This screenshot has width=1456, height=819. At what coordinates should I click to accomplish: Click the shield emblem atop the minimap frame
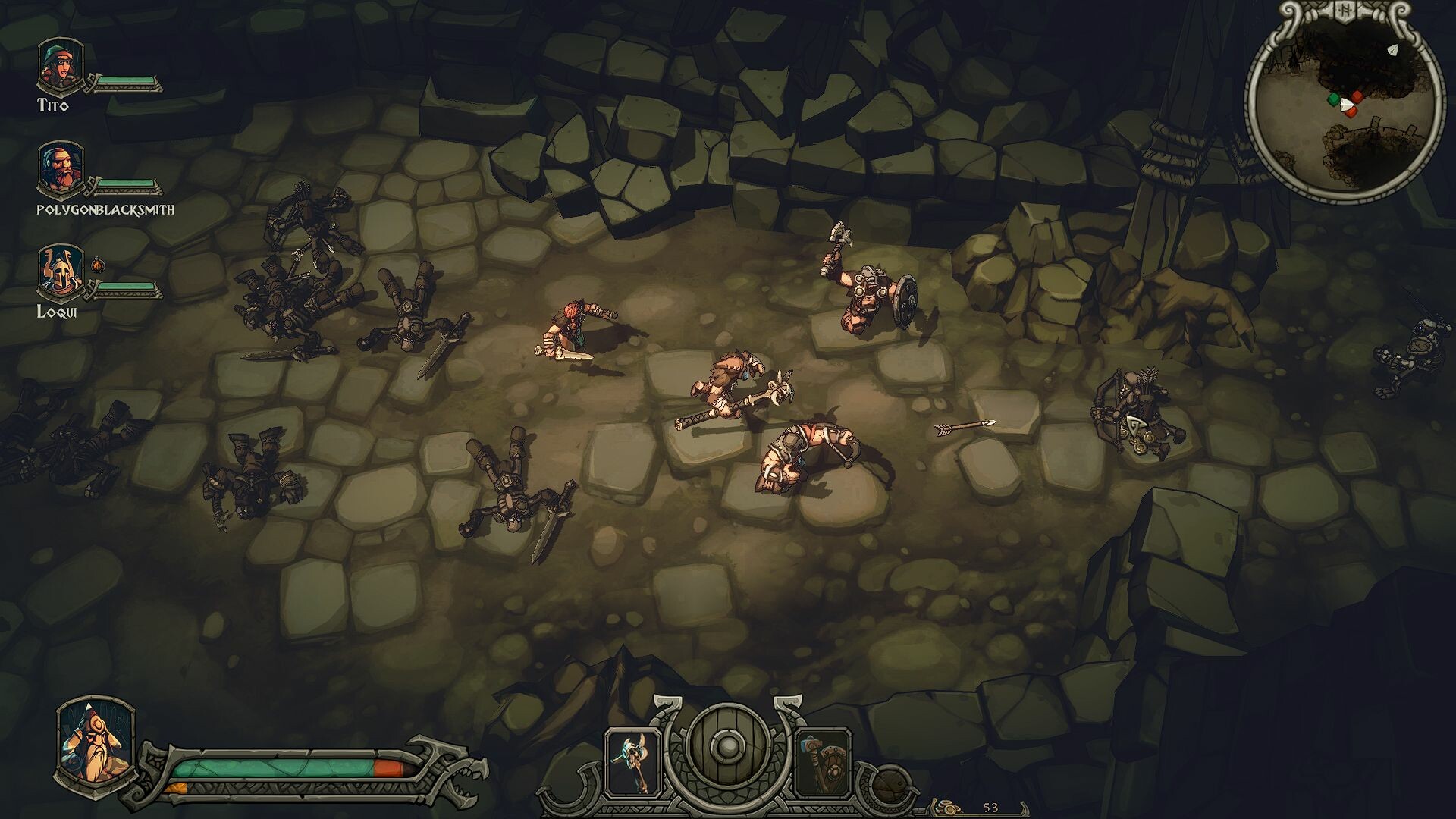(1346, 11)
